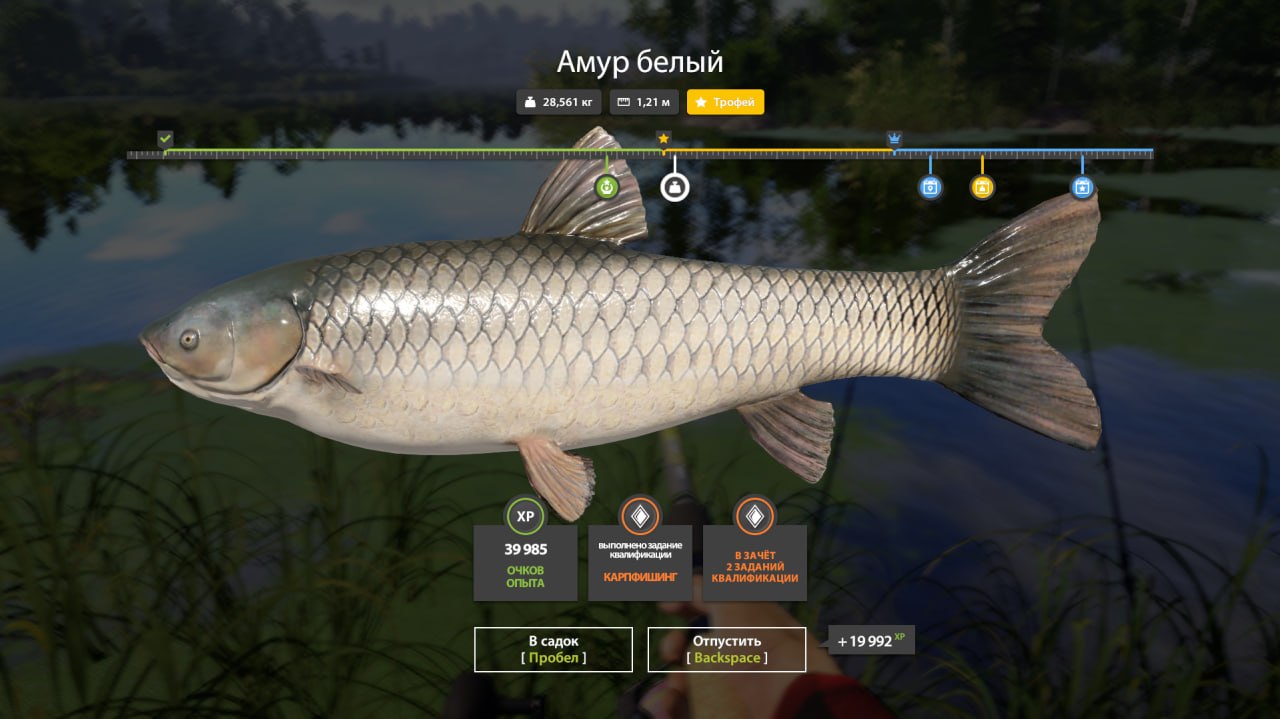Select the yellow circular marker under the scale
Screen dimensions: 1280x719
982,187
